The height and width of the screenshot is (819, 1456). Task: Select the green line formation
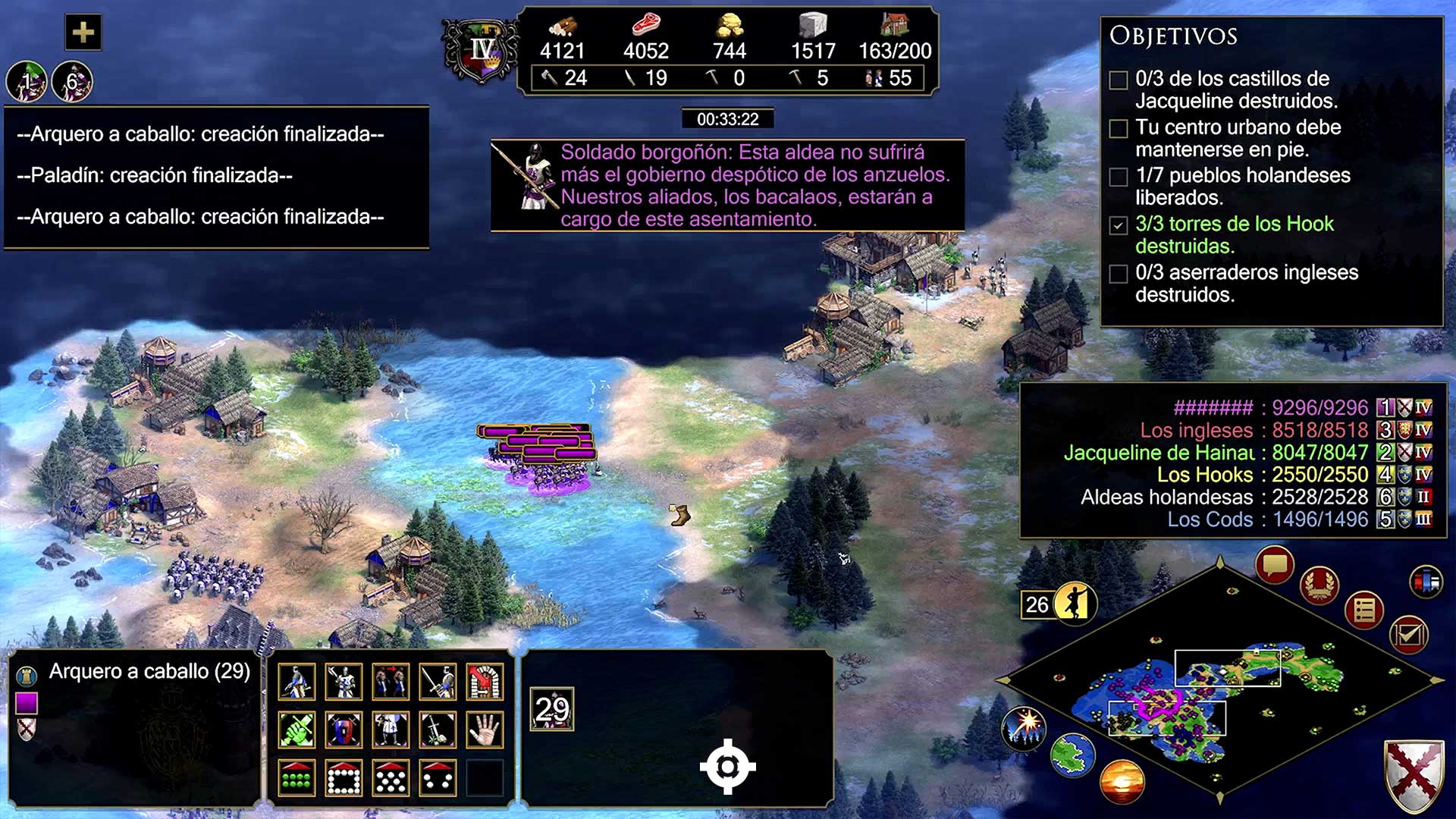coord(297,778)
